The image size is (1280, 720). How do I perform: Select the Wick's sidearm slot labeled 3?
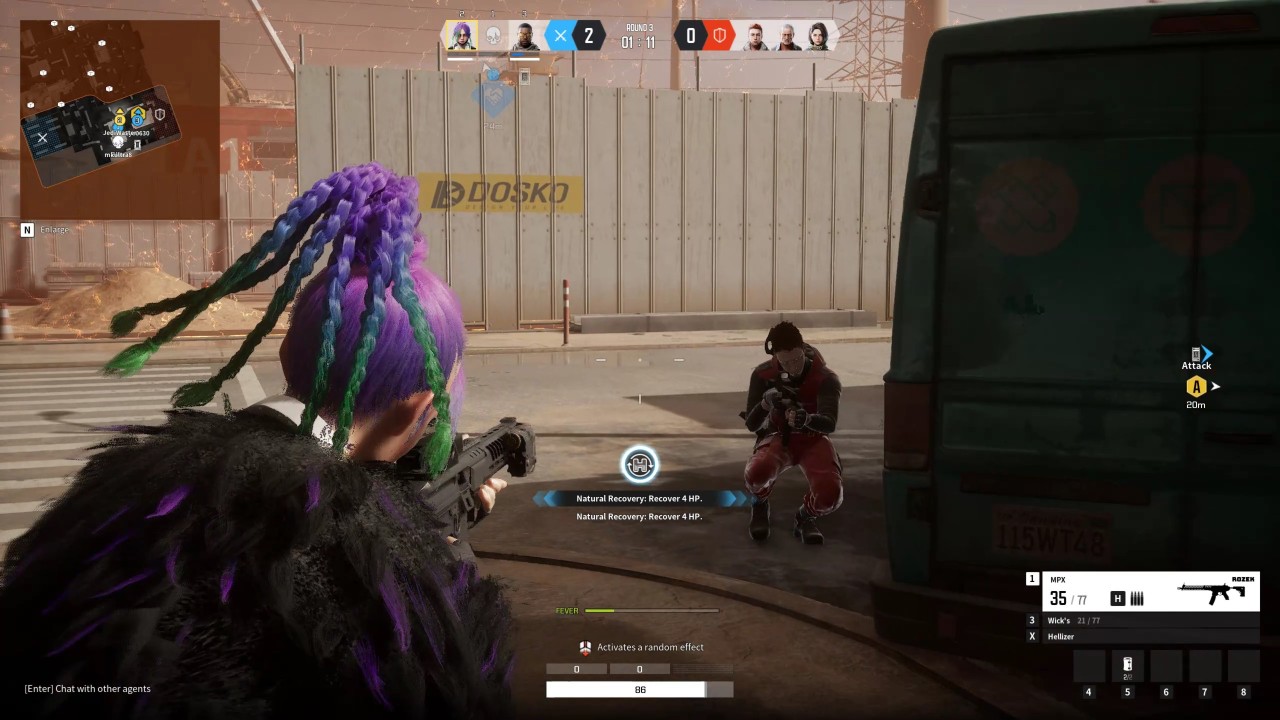click(x=1060, y=620)
